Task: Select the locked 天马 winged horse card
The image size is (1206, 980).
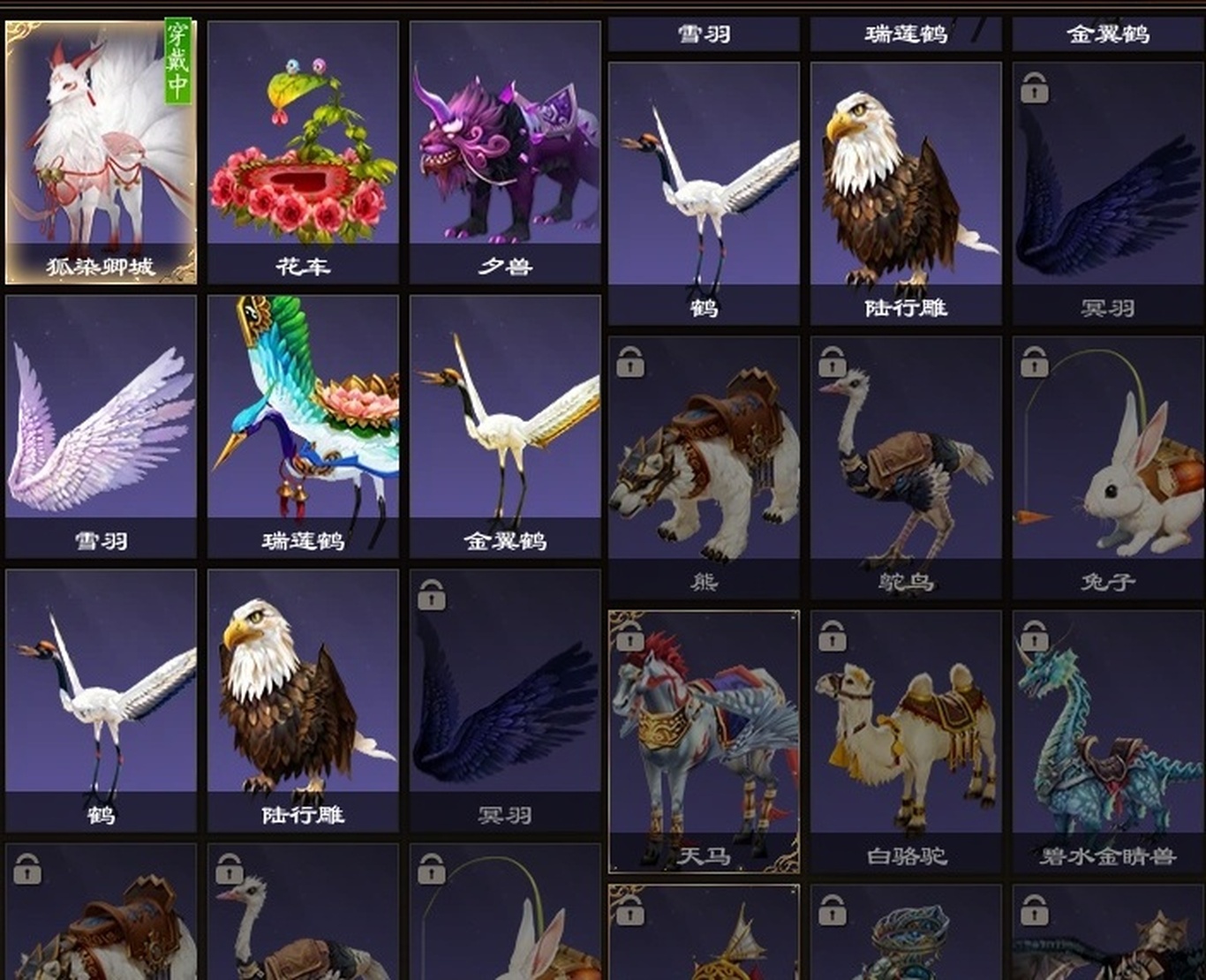Action: pyautogui.click(x=704, y=740)
